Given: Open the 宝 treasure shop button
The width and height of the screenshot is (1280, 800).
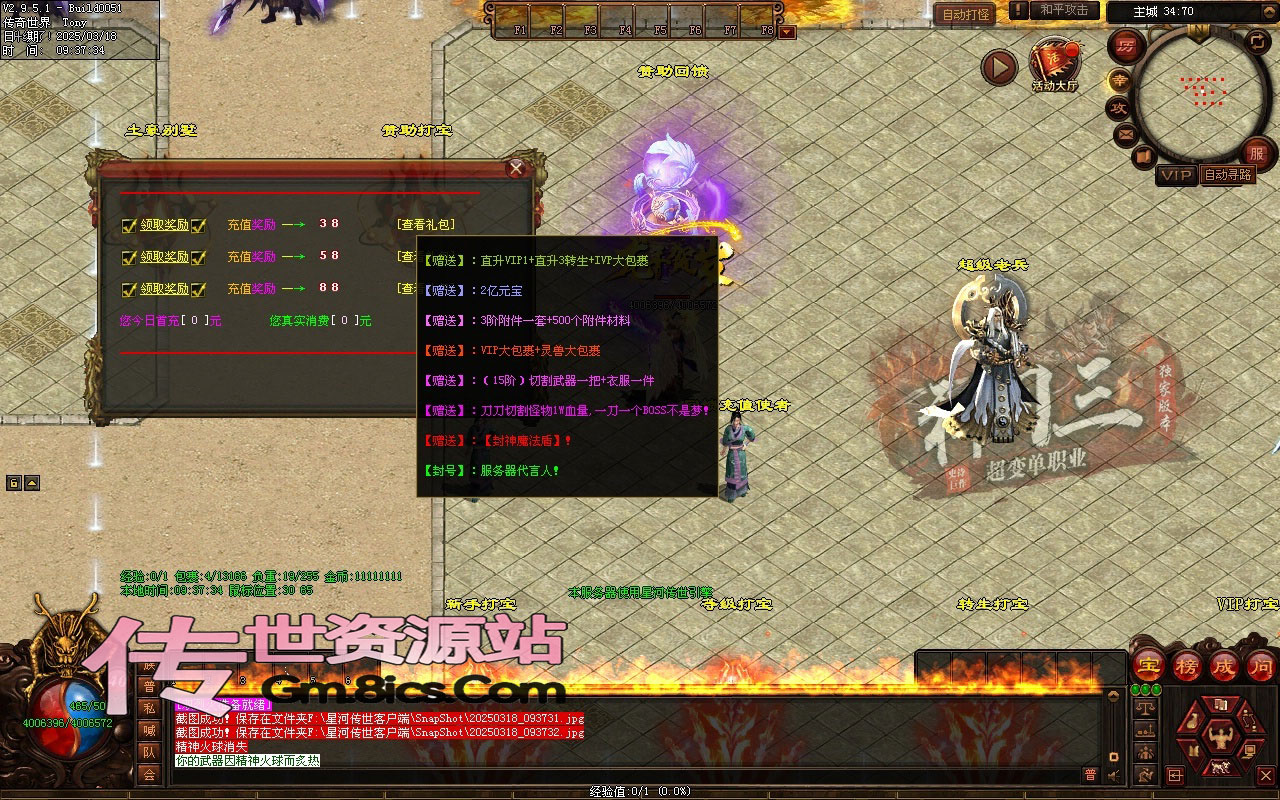Looking at the screenshot, I should pos(1149,665).
